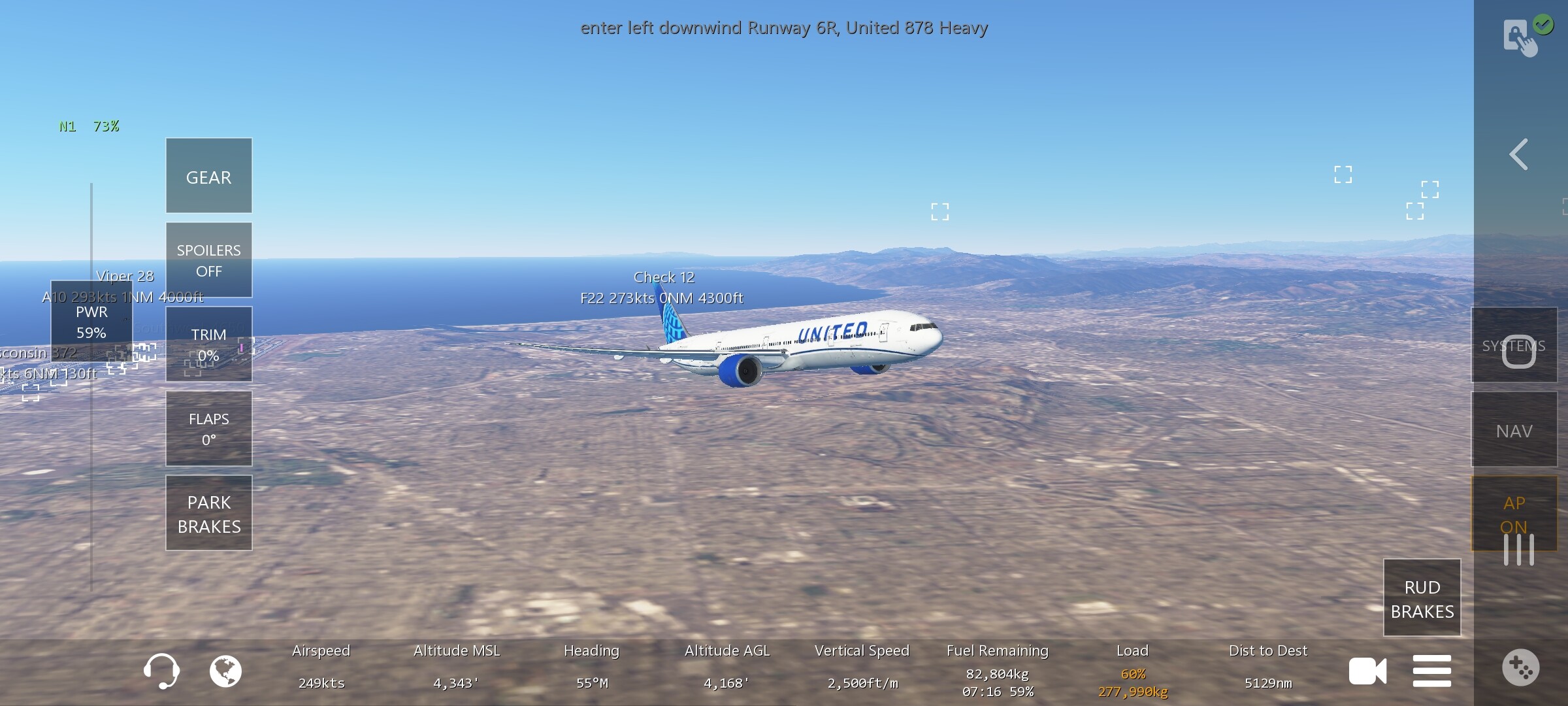Open the NAV panel
Viewport: 1568px width, 706px height.
(1513, 430)
